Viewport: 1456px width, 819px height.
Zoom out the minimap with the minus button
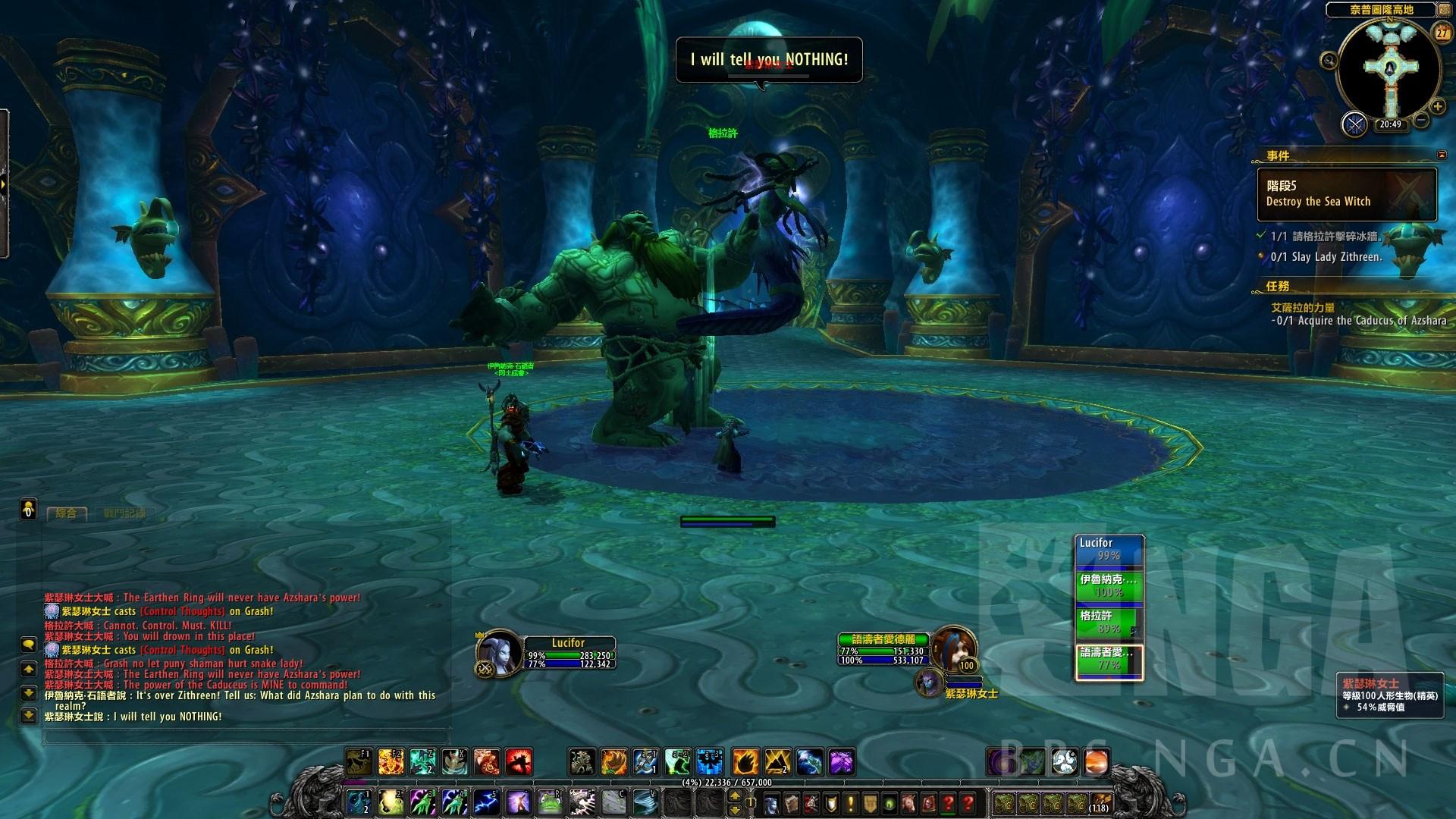pyautogui.click(x=1421, y=120)
